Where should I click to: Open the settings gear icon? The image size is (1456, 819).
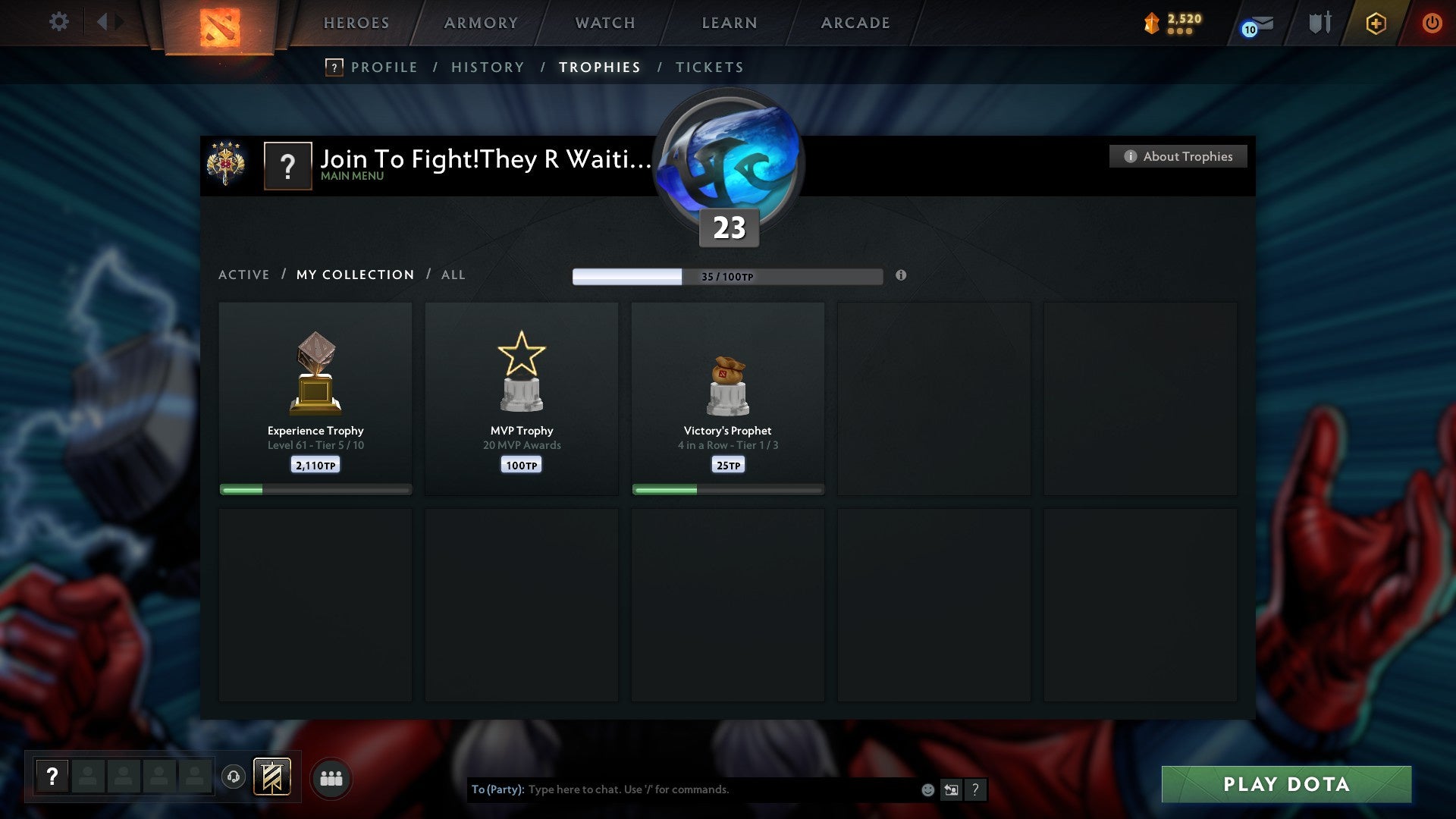pyautogui.click(x=59, y=22)
